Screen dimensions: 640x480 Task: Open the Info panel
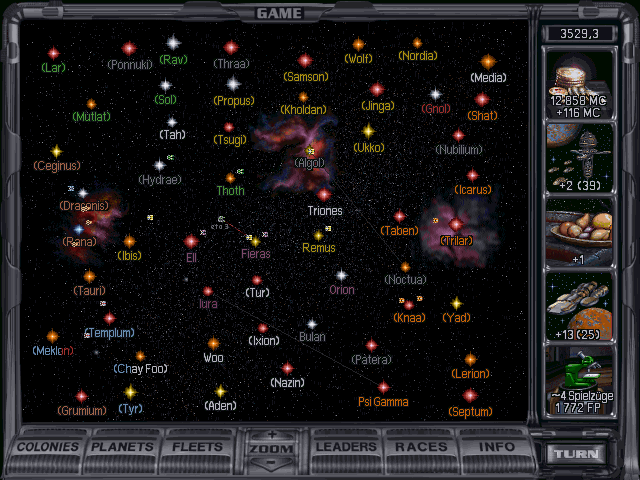(x=494, y=446)
